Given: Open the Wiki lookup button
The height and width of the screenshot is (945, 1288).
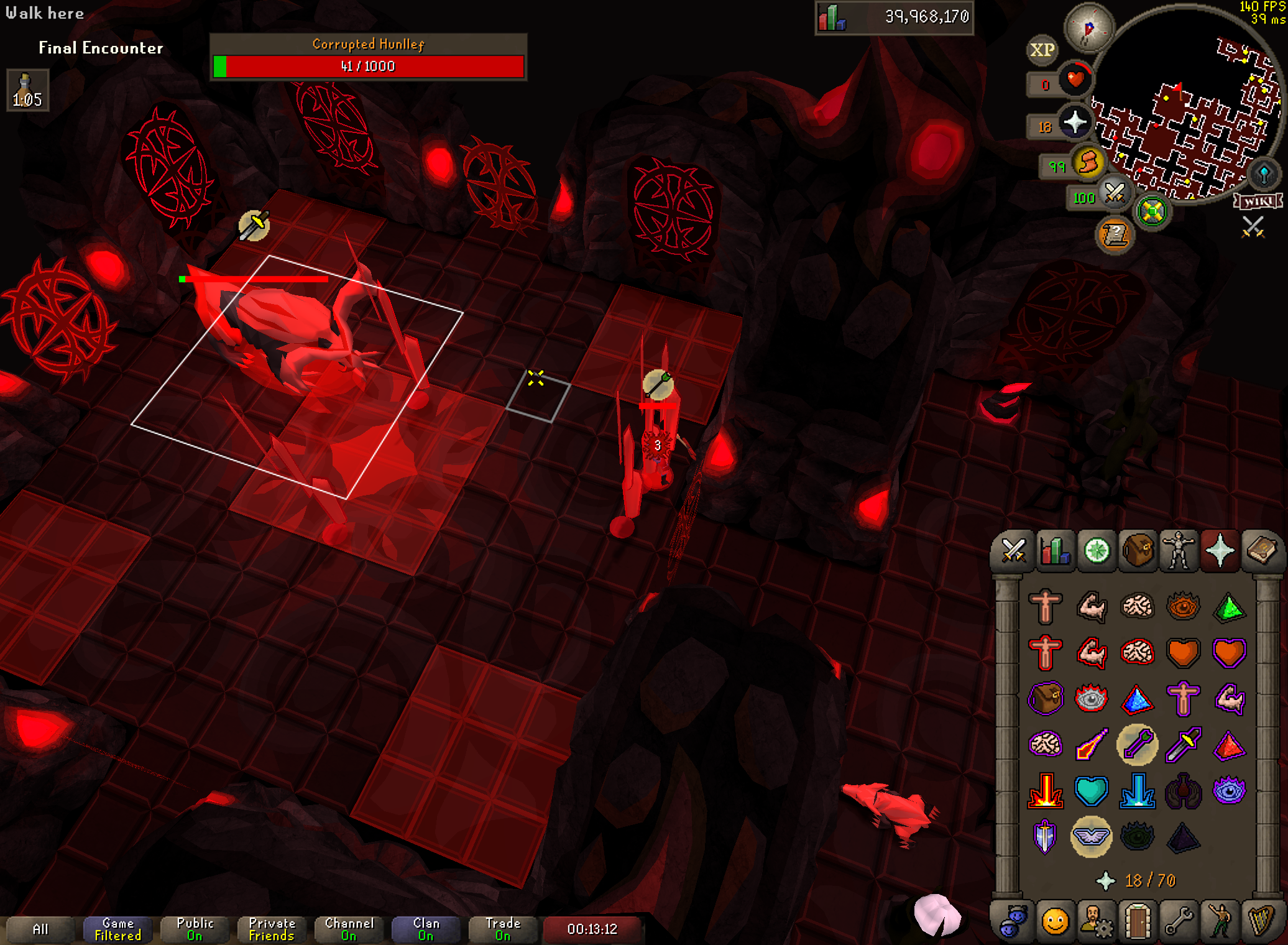Looking at the screenshot, I should [1259, 201].
